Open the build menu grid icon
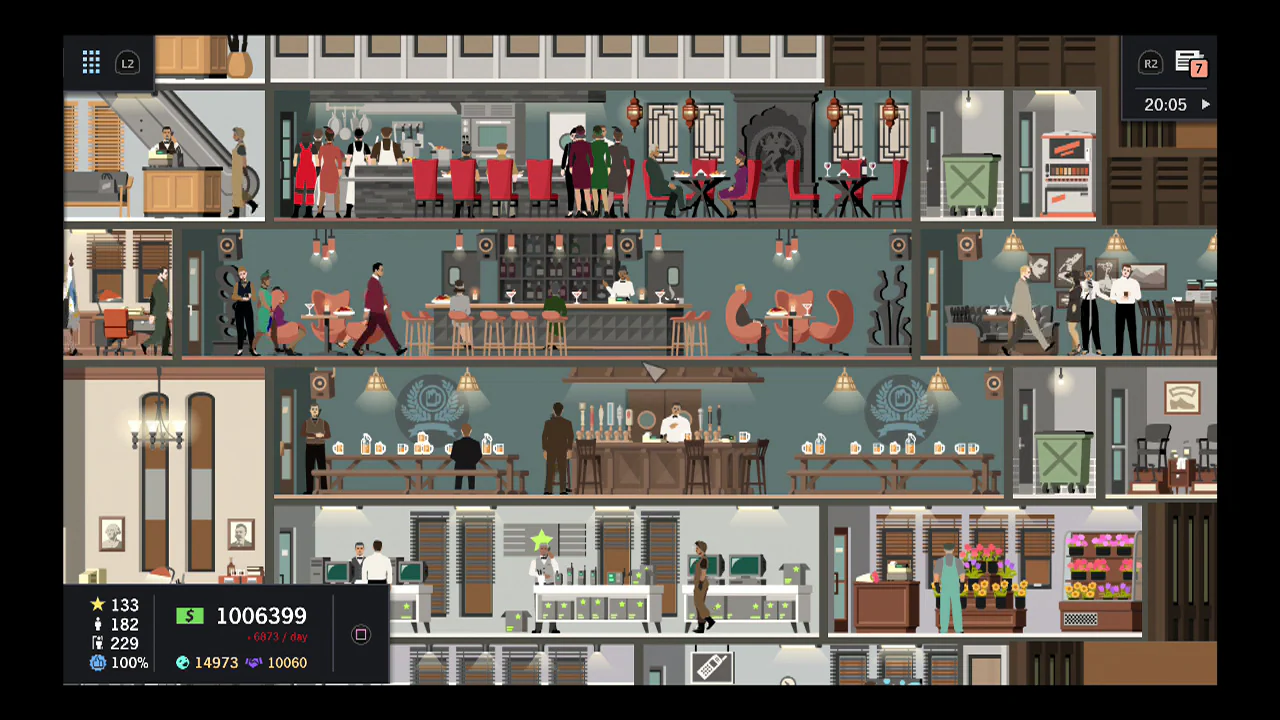Image resolution: width=1280 pixels, height=720 pixels. pyautogui.click(x=91, y=62)
